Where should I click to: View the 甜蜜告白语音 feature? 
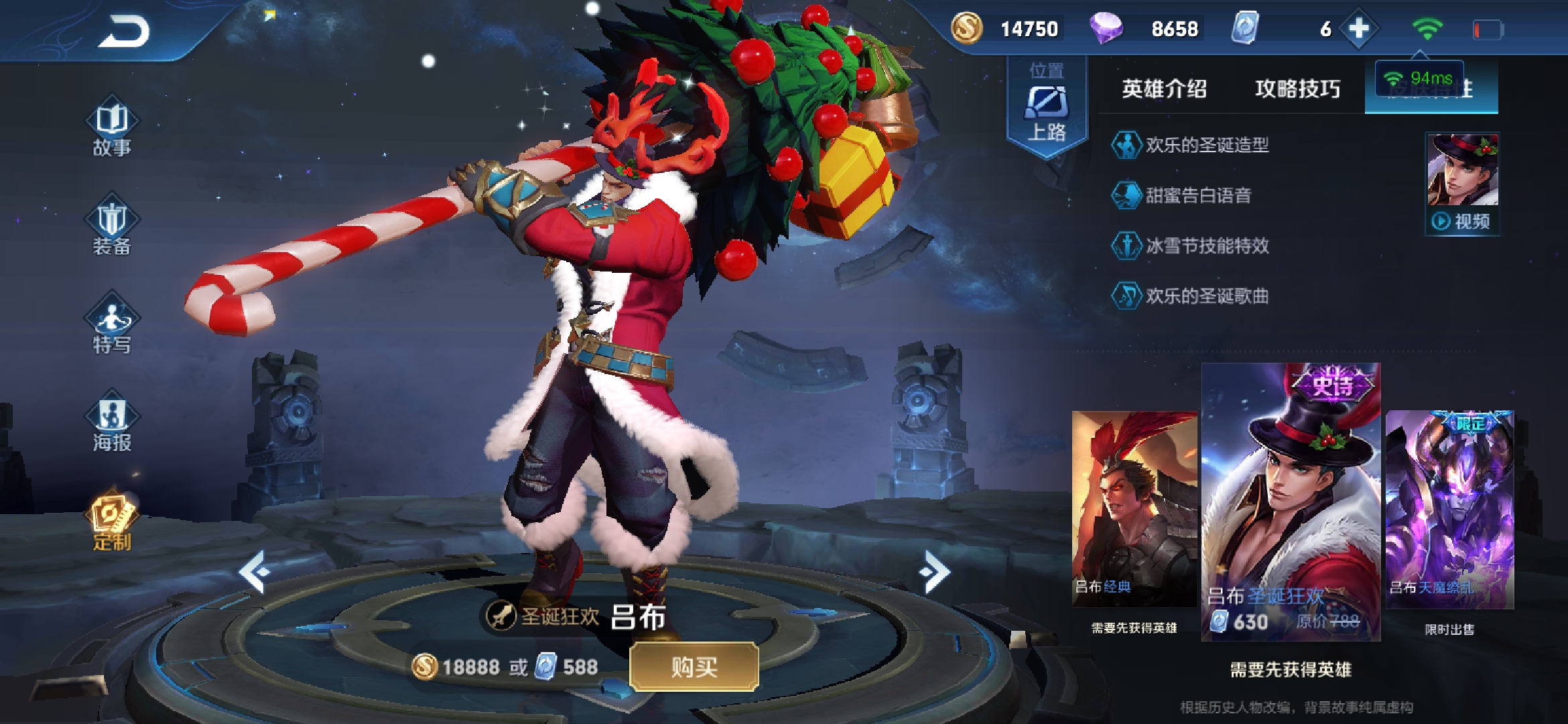point(1197,195)
